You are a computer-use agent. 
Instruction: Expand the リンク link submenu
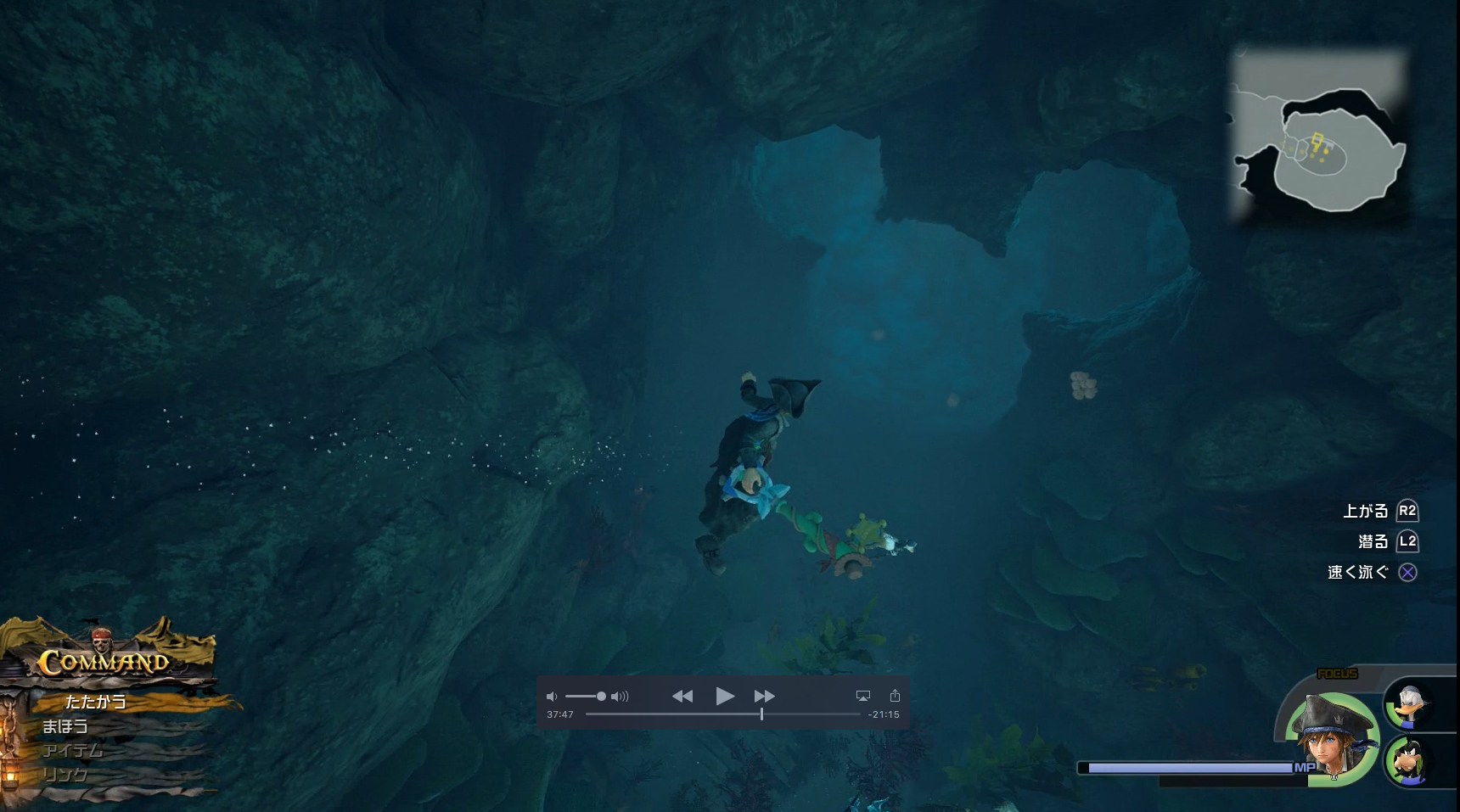(x=64, y=775)
